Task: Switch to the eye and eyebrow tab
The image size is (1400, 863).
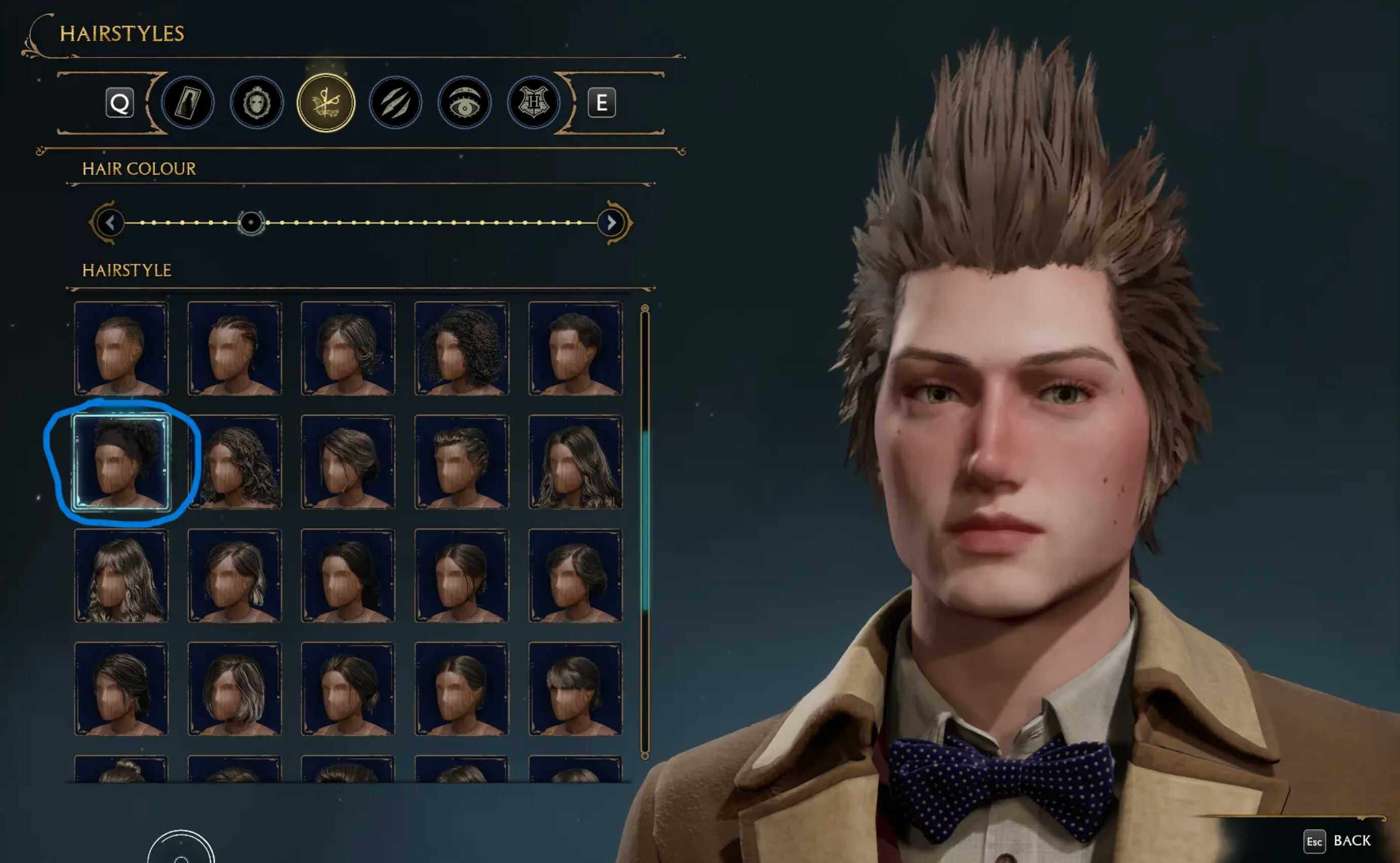Action: 464,103
